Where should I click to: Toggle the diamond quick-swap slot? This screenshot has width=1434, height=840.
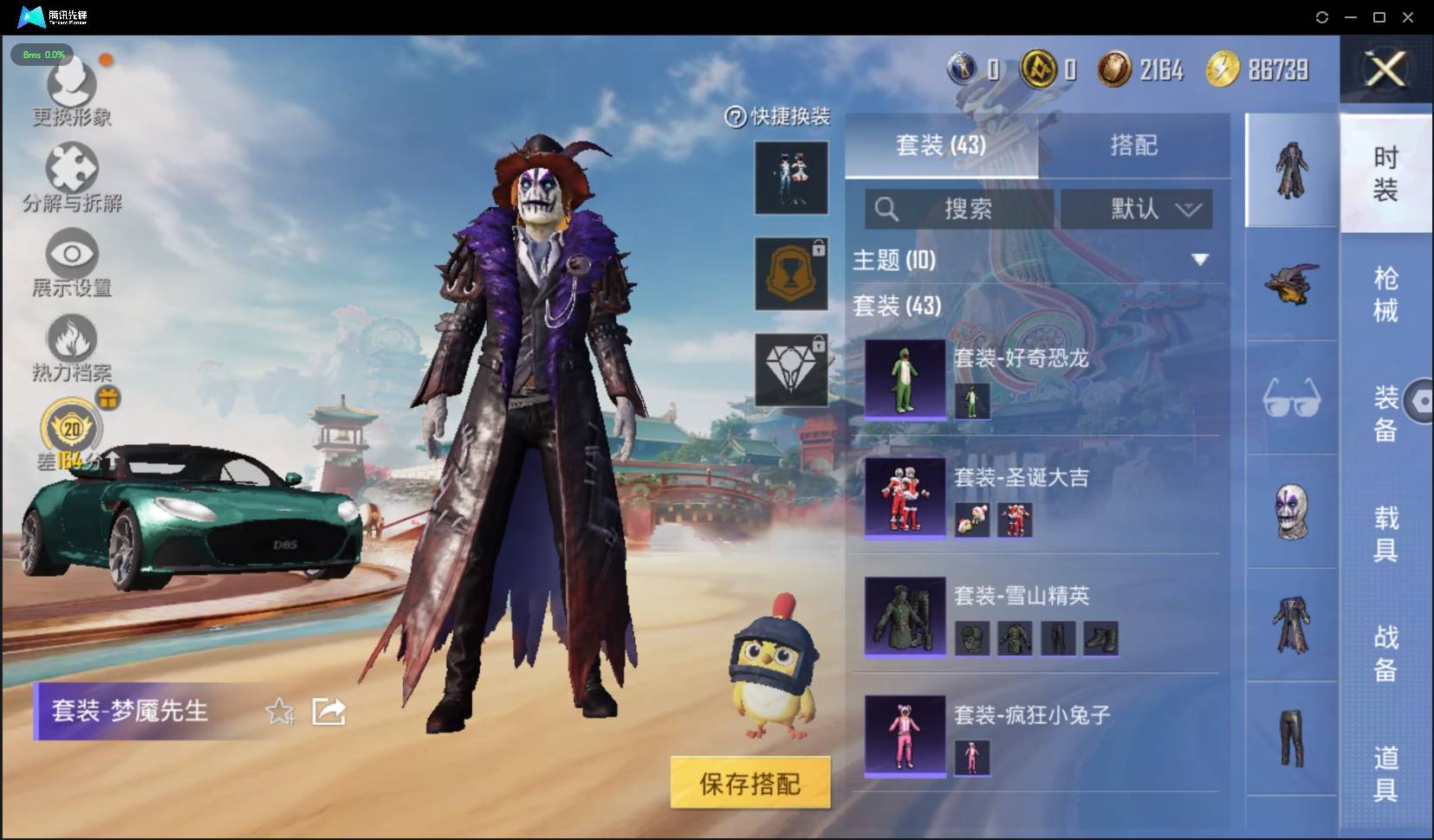791,368
